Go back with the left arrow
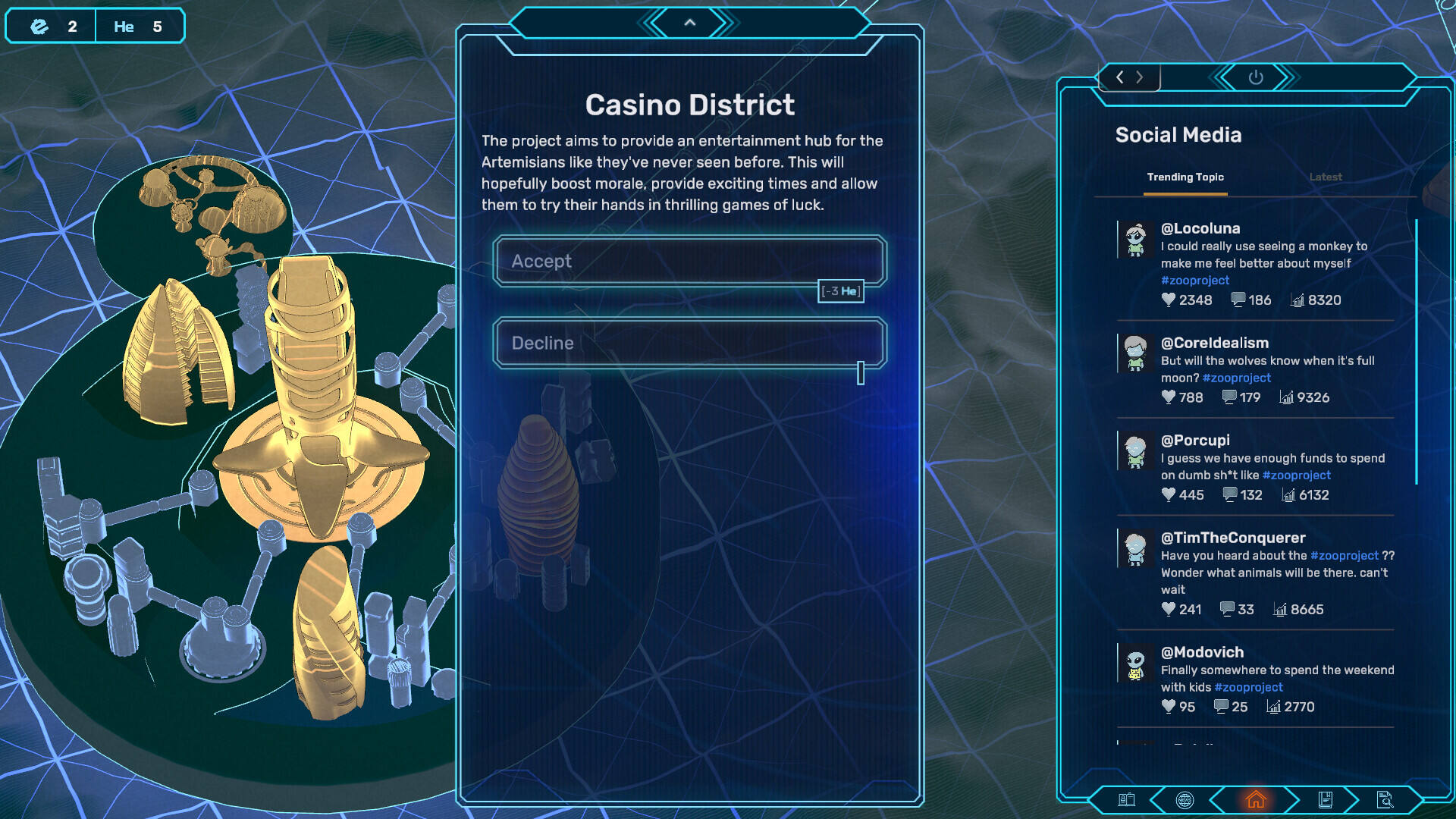Viewport: 1456px width, 819px height. (1120, 77)
